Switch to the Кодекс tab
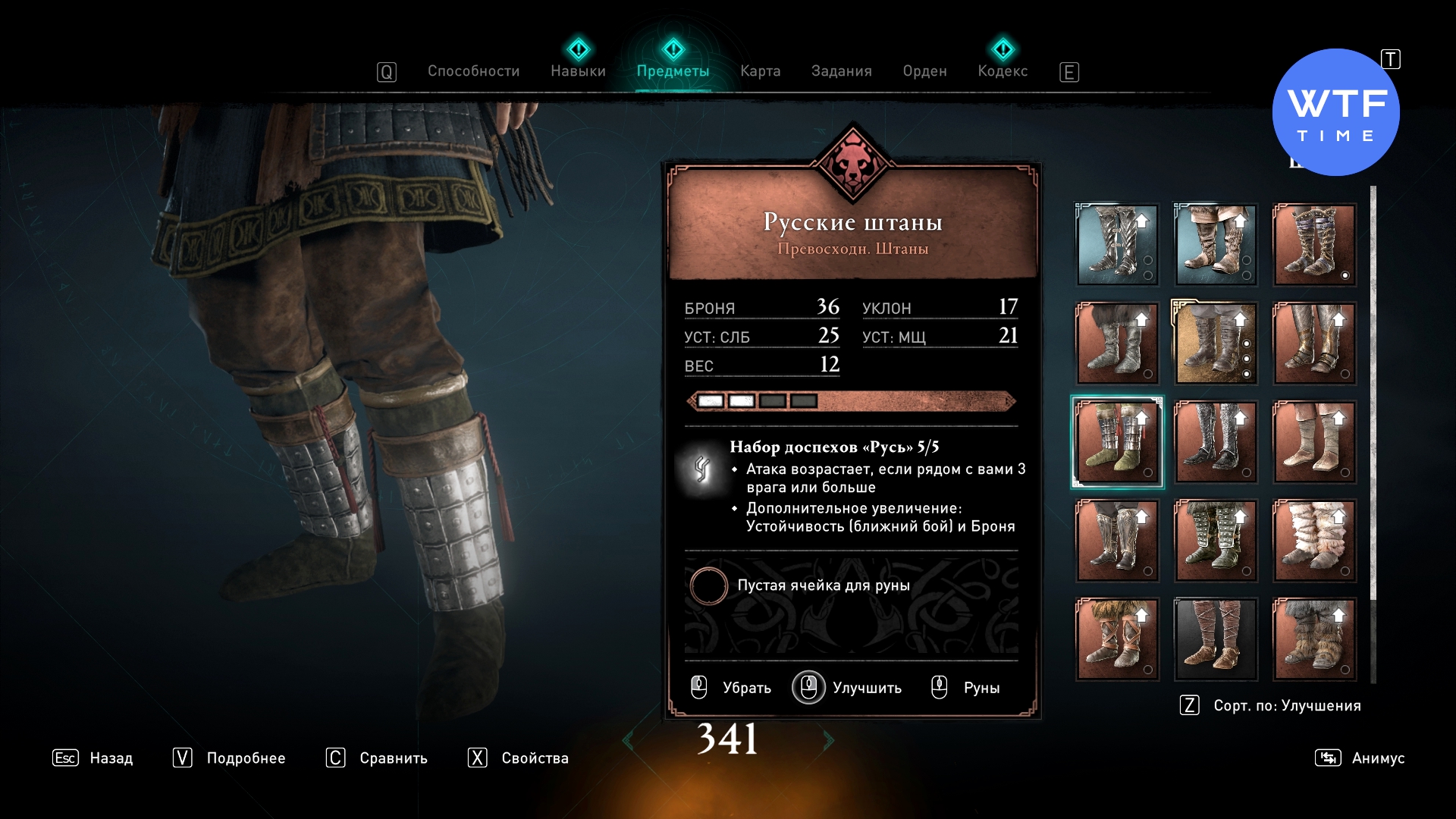Image resolution: width=1456 pixels, height=819 pixels. click(x=1003, y=71)
